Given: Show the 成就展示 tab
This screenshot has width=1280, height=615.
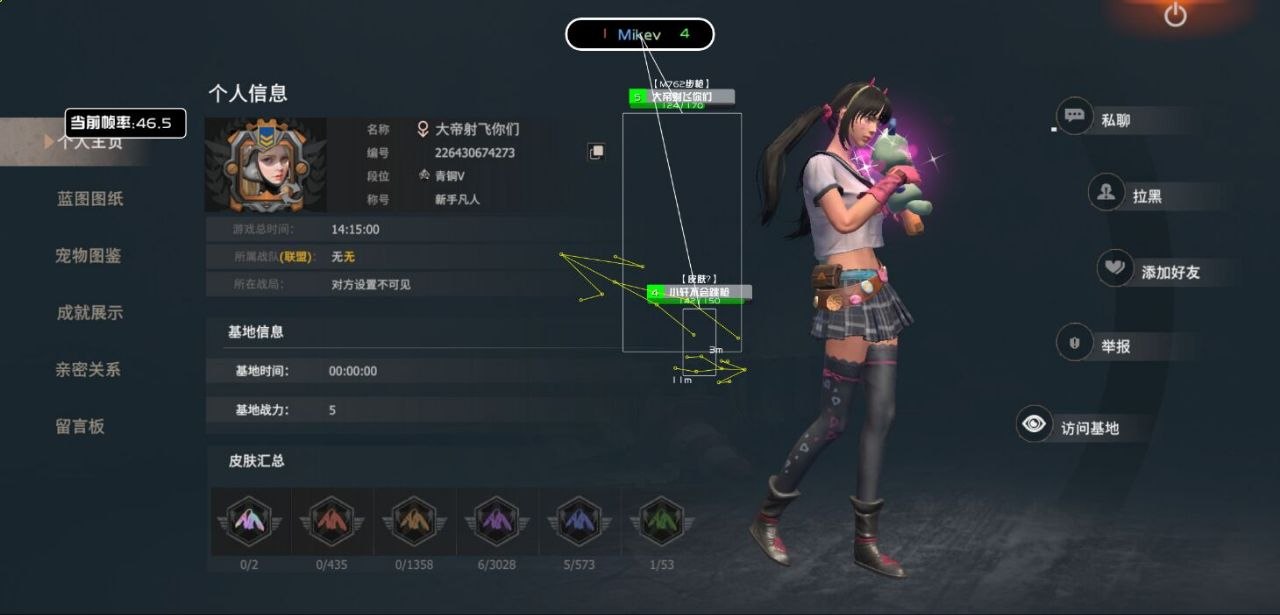Looking at the screenshot, I should pyautogui.click(x=89, y=313).
